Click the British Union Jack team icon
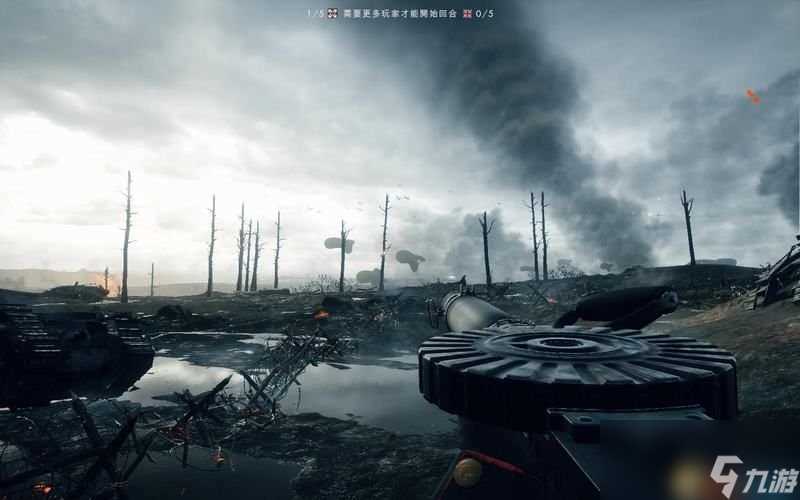800x500 pixels. click(467, 13)
